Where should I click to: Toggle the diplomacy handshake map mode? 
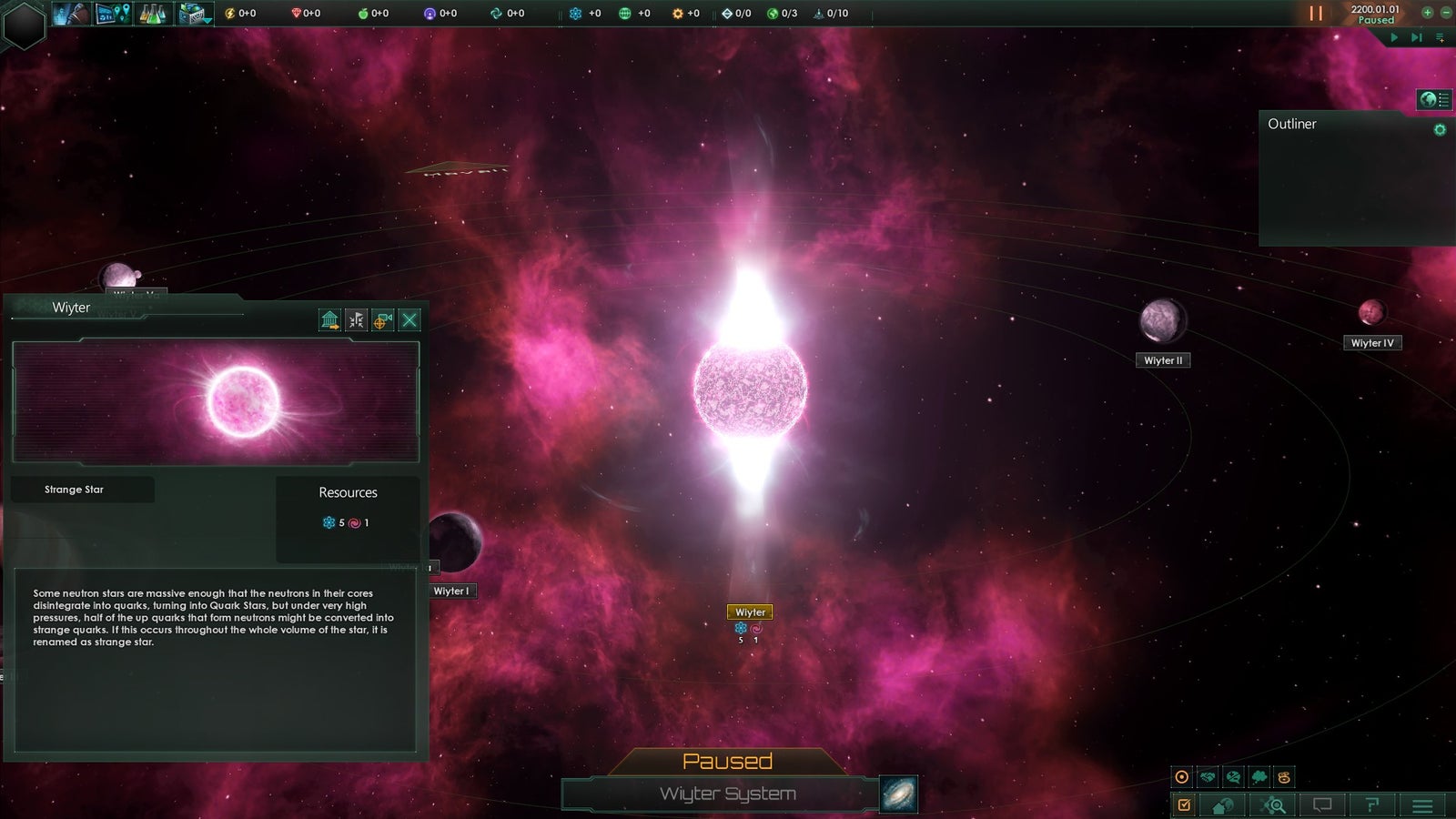pos(1206,776)
